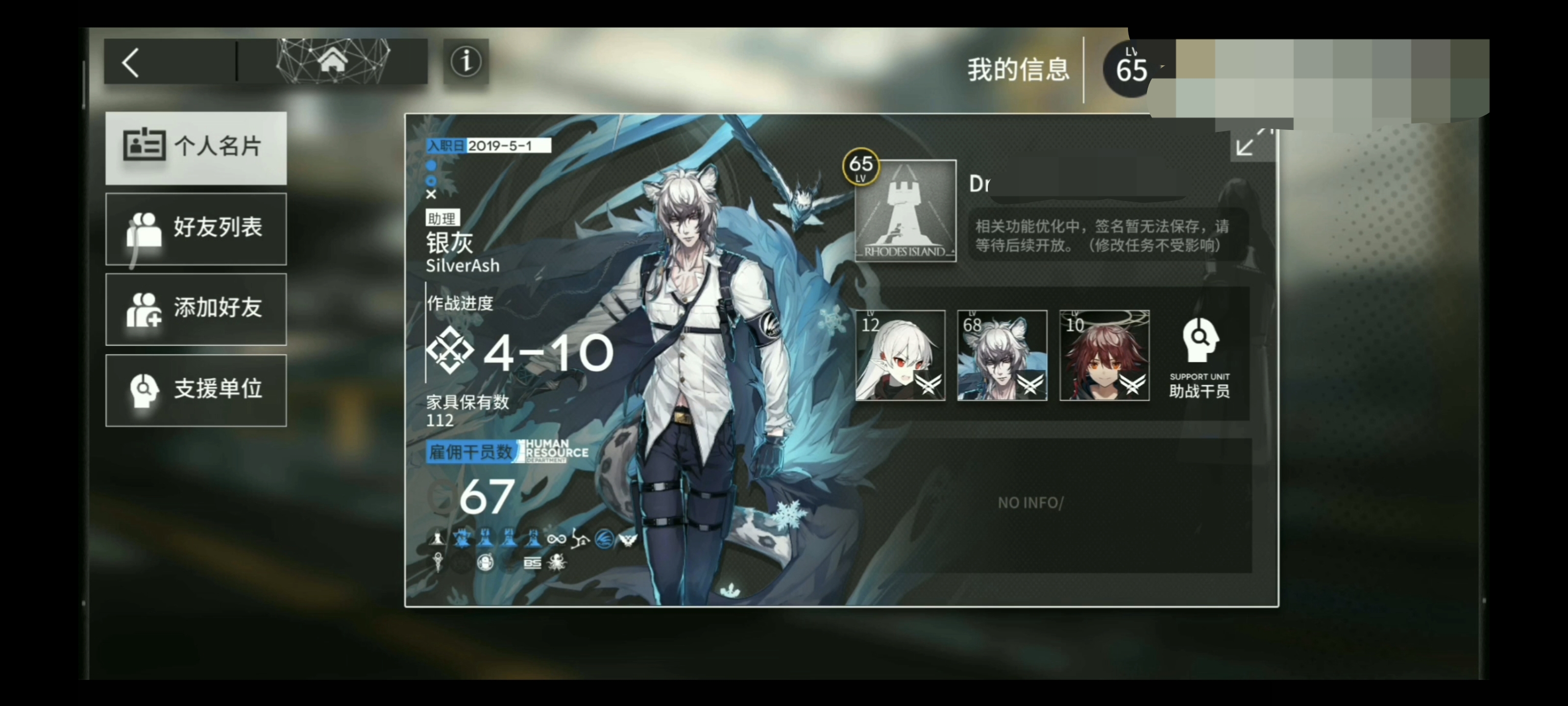Choose the level 68 SilverAsh support operator
This screenshot has width=1568, height=706.
point(1002,356)
